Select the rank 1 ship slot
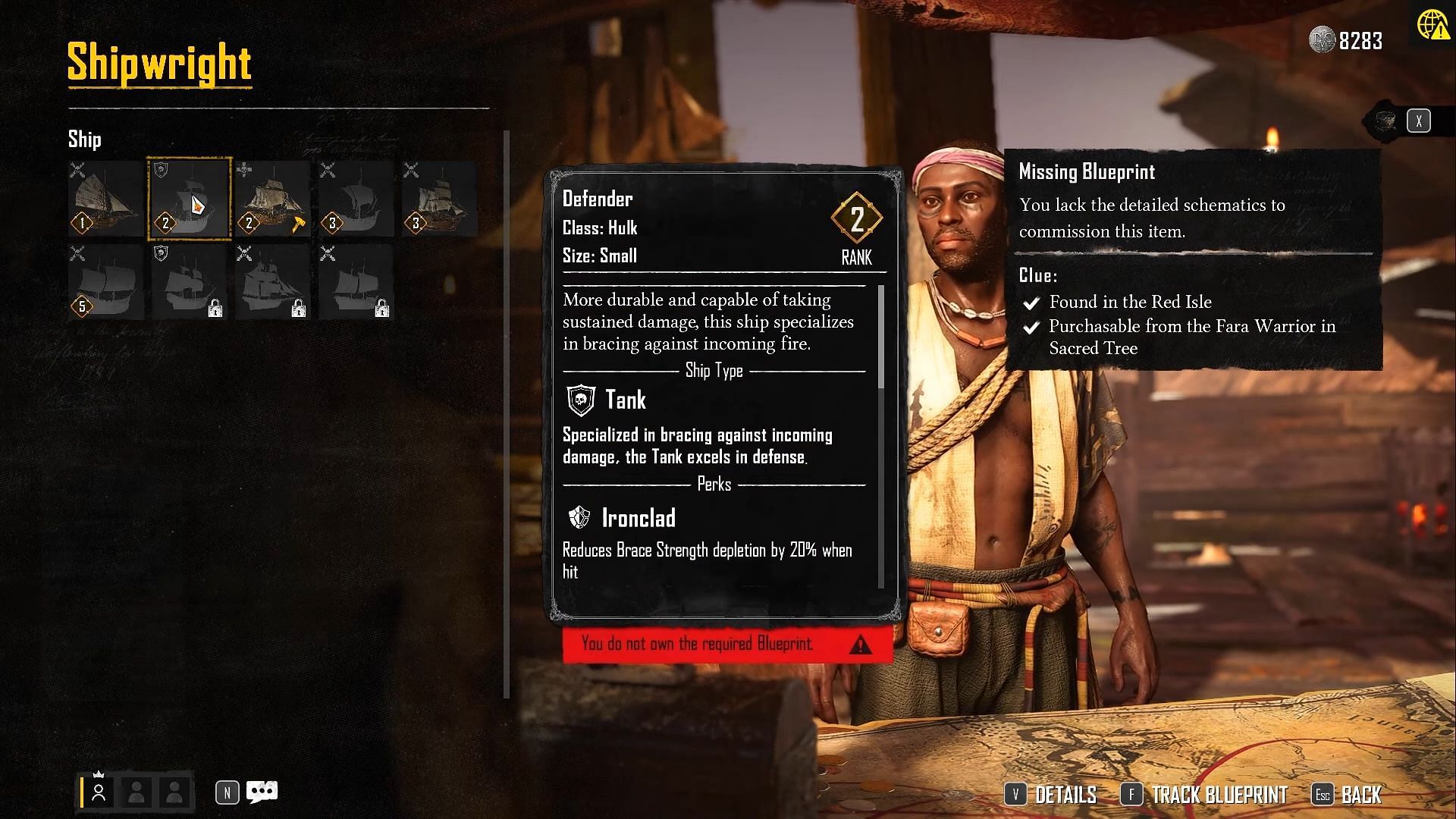Viewport: 1456px width, 819px height. pyautogui.click(x=106, y=199)
